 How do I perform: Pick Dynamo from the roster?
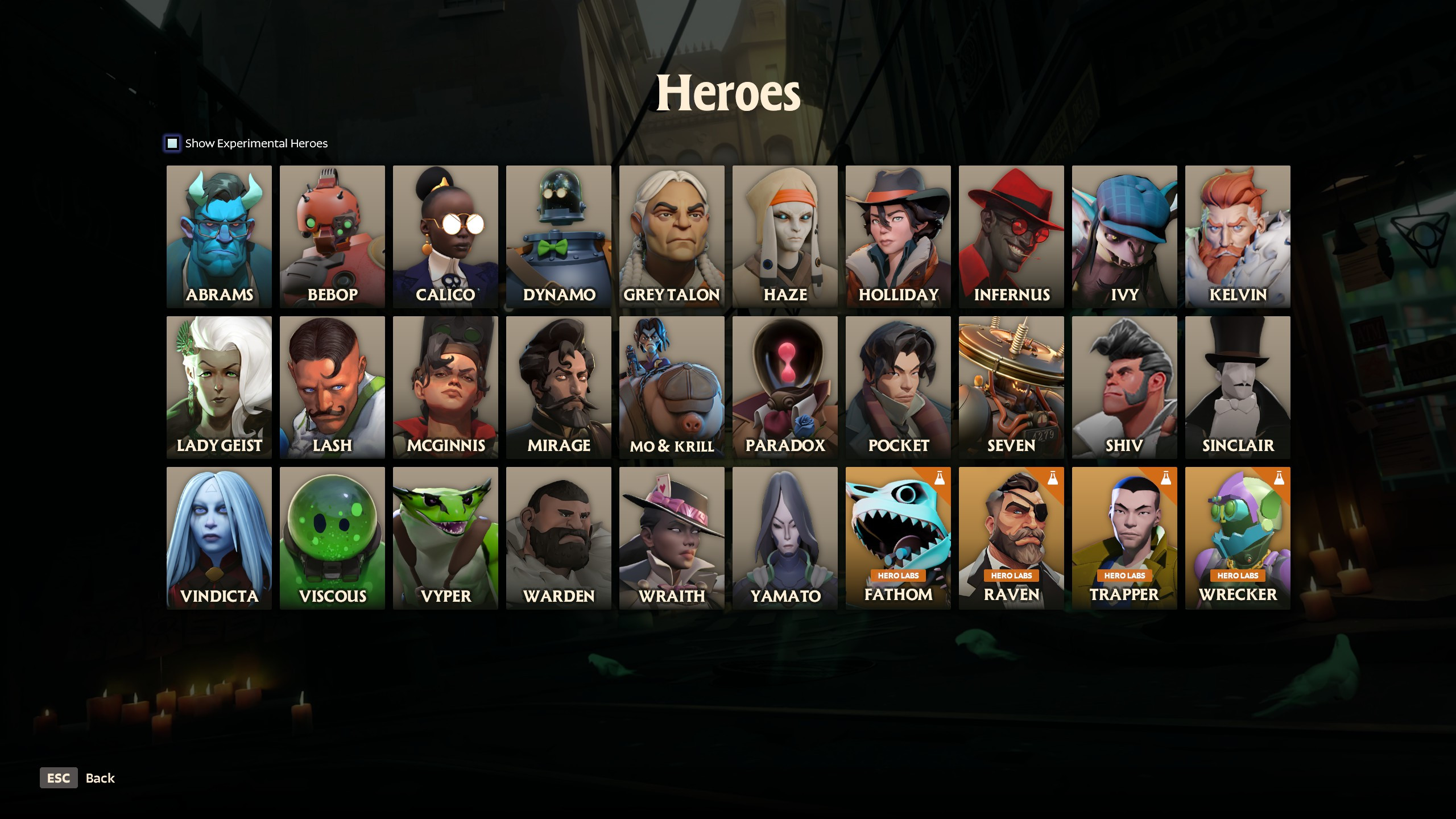[x=558, y=236]
